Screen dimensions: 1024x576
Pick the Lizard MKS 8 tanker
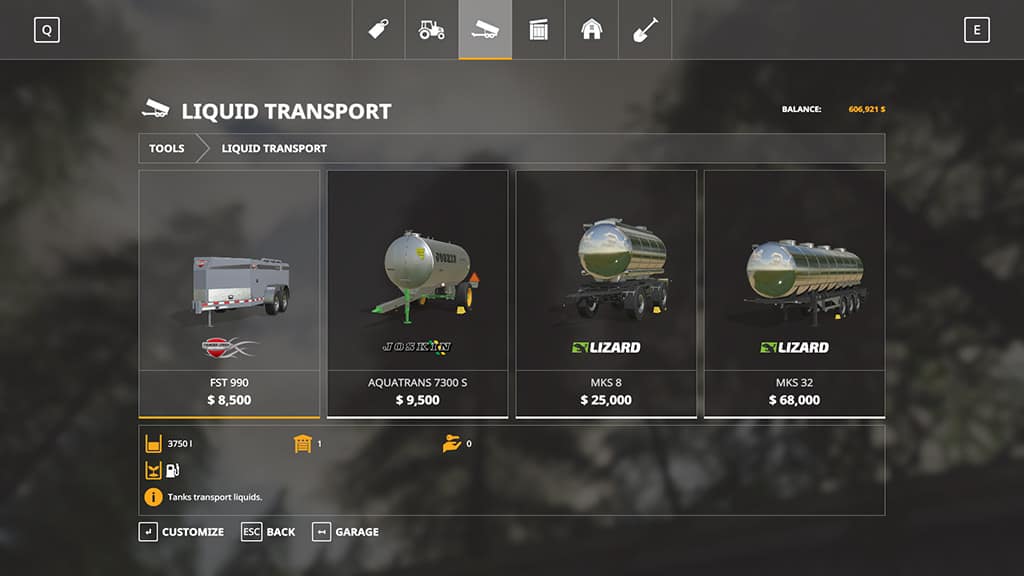click(606, 292)
